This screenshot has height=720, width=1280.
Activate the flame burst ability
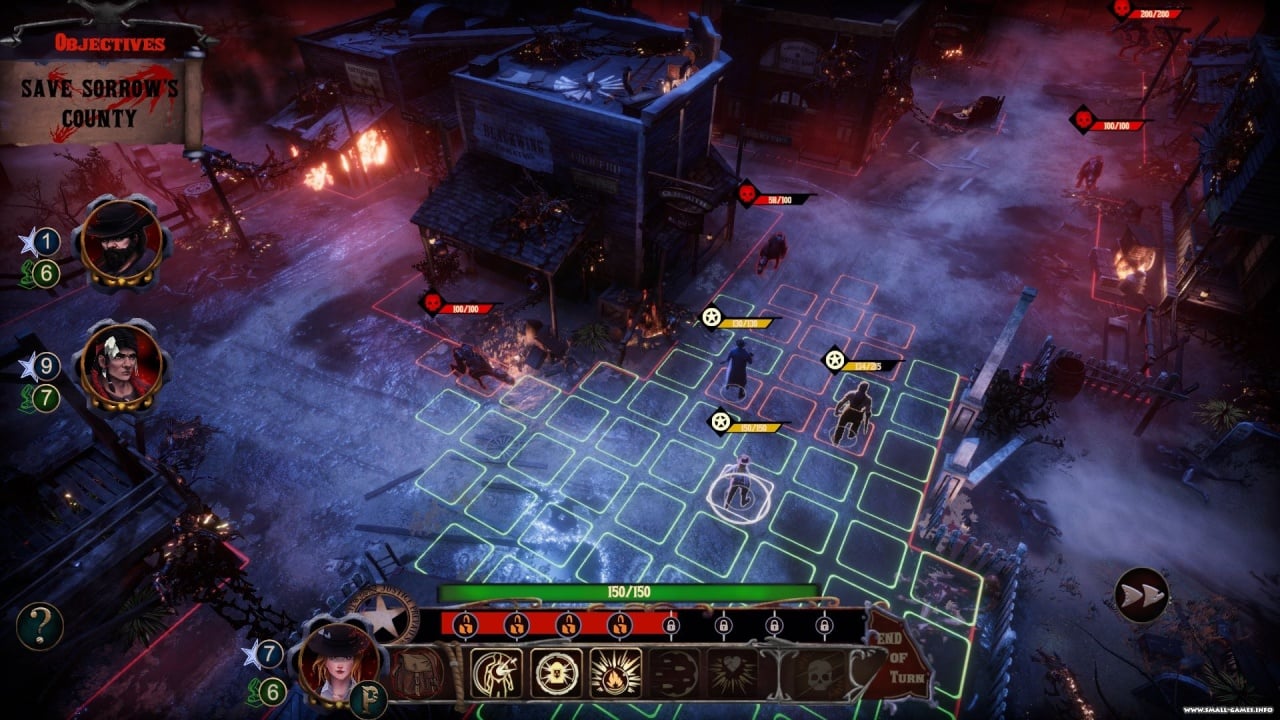click(615, 673)
